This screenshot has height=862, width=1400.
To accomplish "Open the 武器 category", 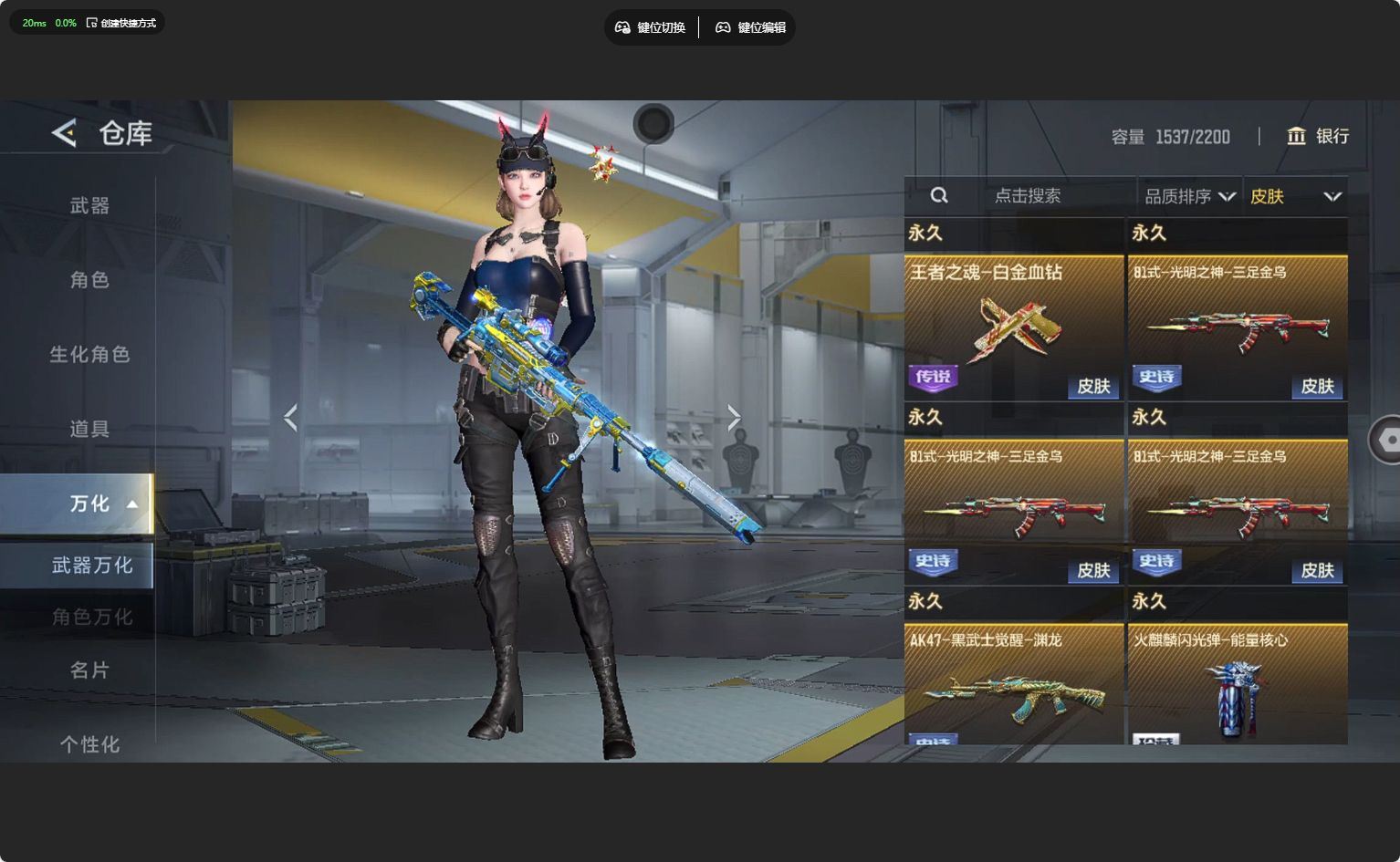I will (x=89, y=206).
